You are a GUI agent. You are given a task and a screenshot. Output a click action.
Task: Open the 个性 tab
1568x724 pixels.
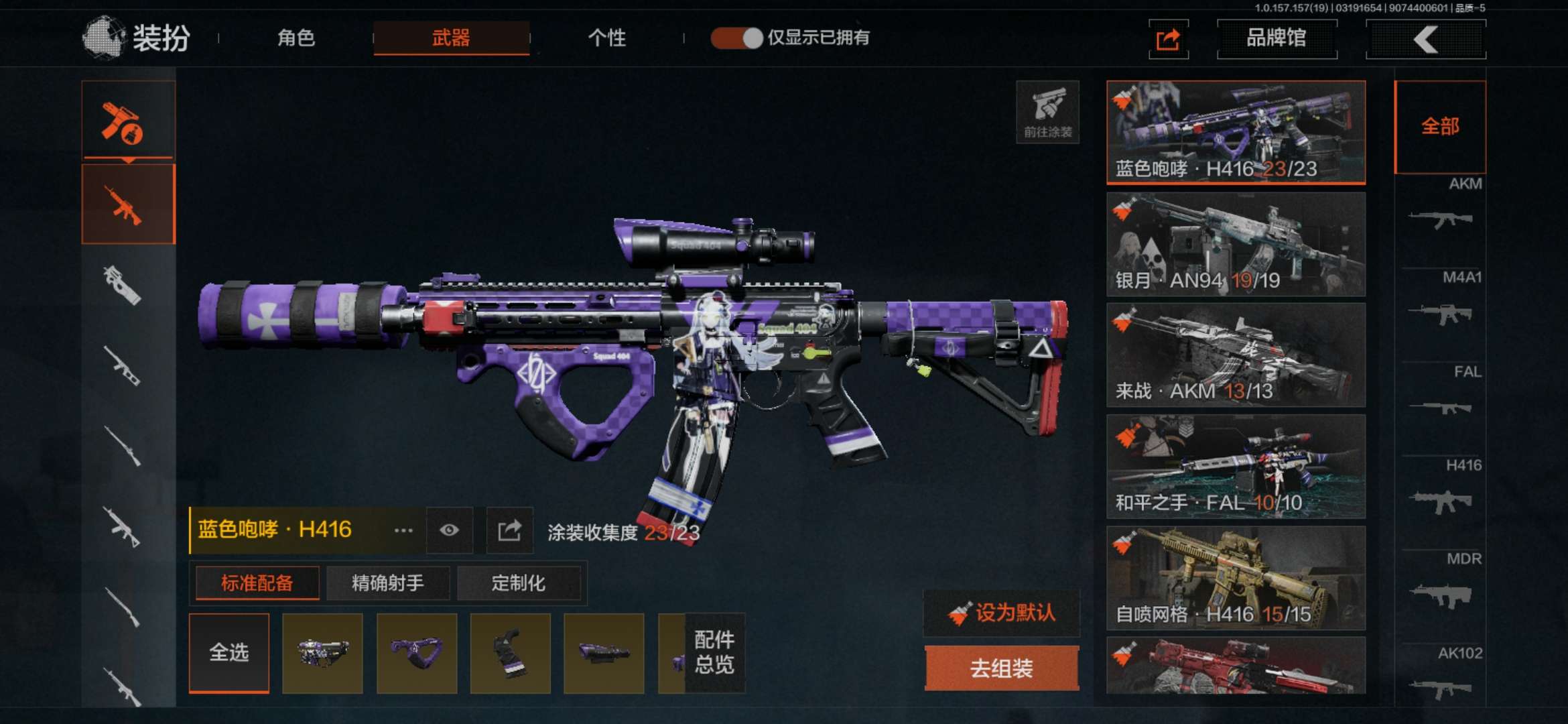pyautogui.click(x=606, y=38)
